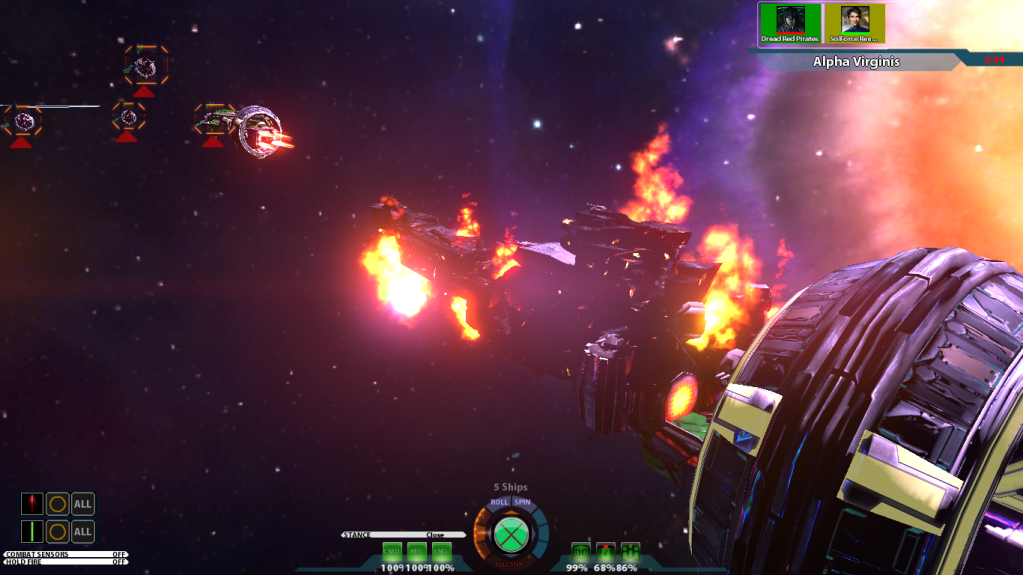The height and width of the screenshot is (575, 1023).
Task: Select the red missile weapon icon
Action: (x=32, y=503)
